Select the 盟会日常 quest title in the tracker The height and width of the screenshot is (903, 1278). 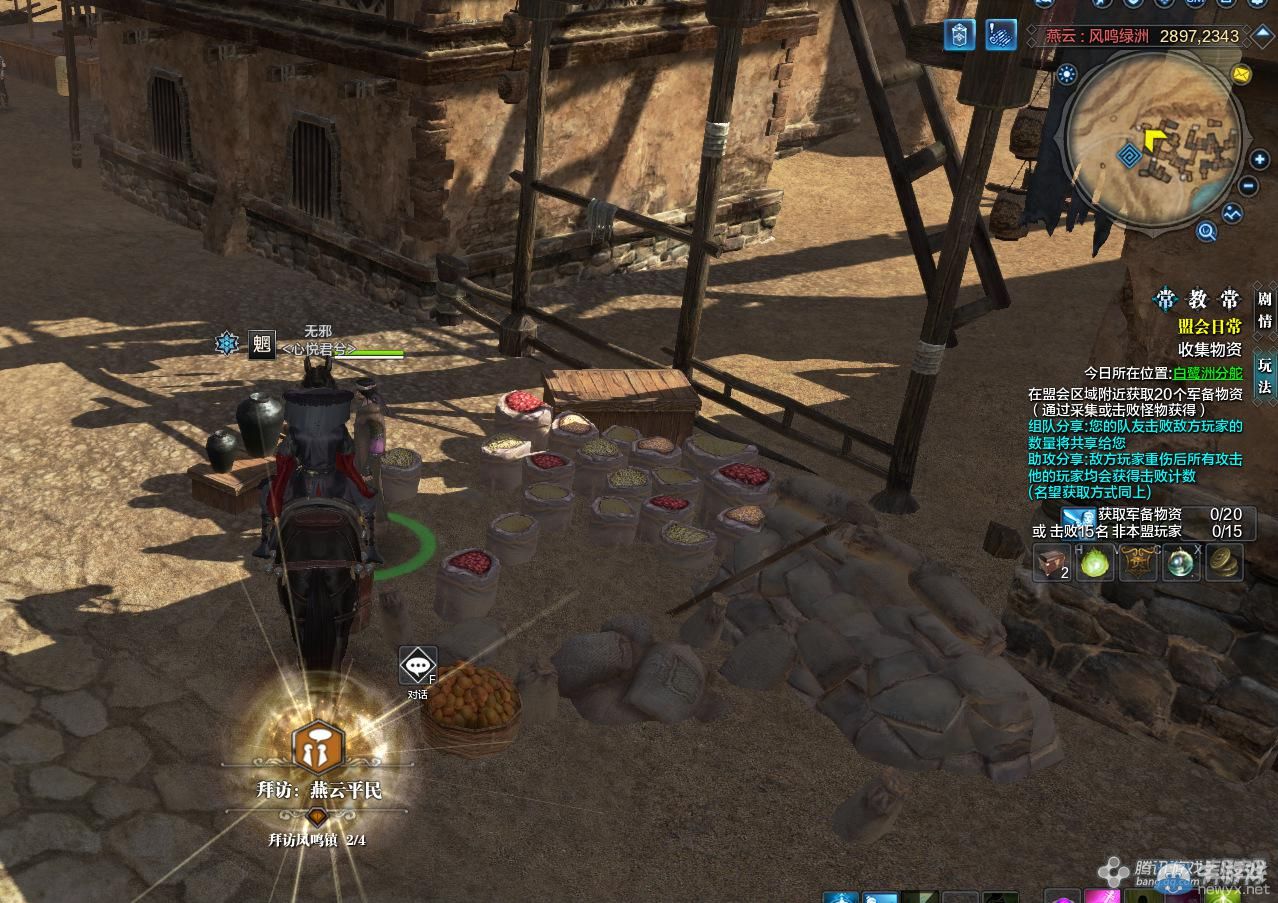[1209, 327]
